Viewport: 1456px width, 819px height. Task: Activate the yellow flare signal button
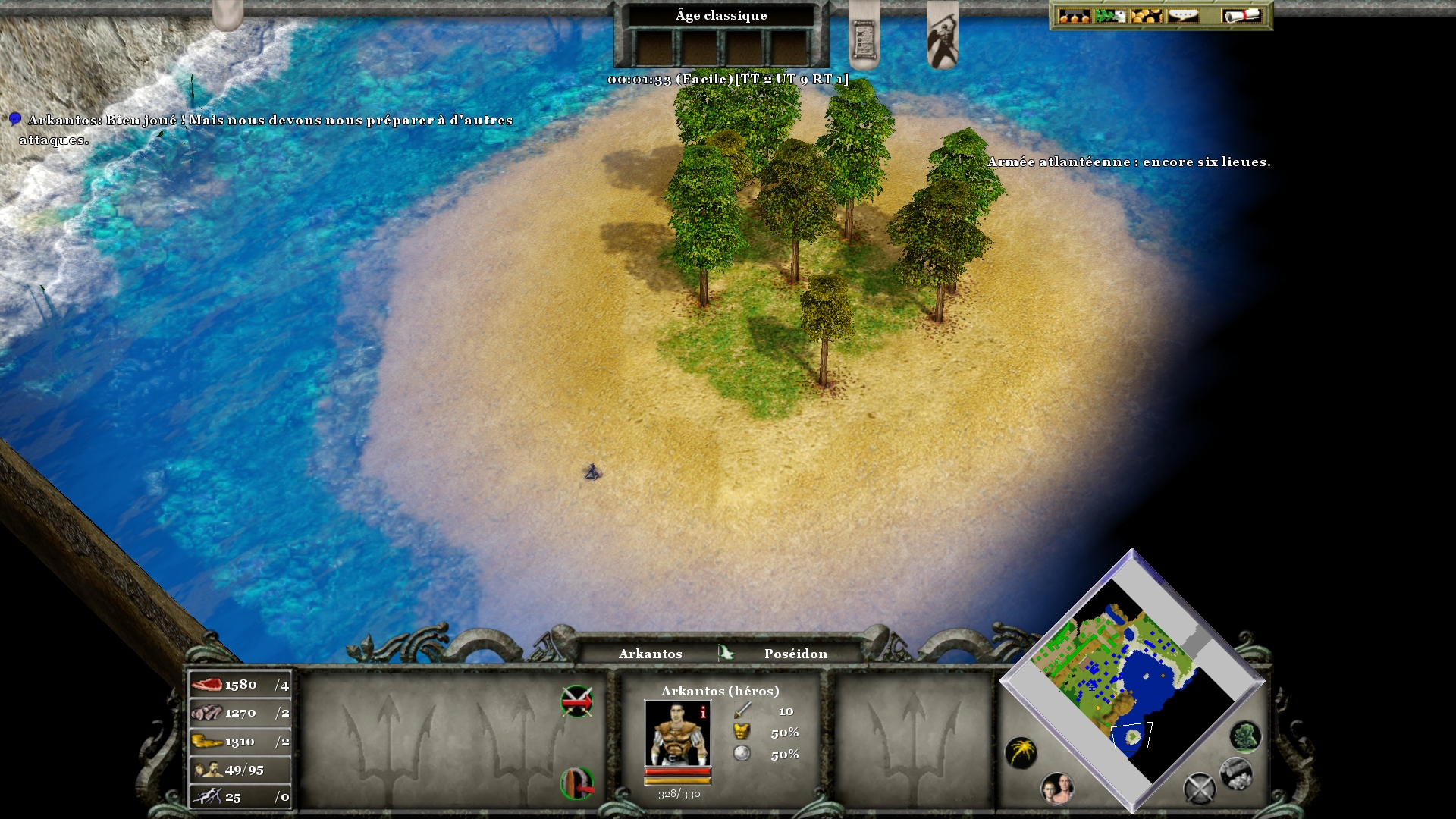click(x=1021, y=752)
